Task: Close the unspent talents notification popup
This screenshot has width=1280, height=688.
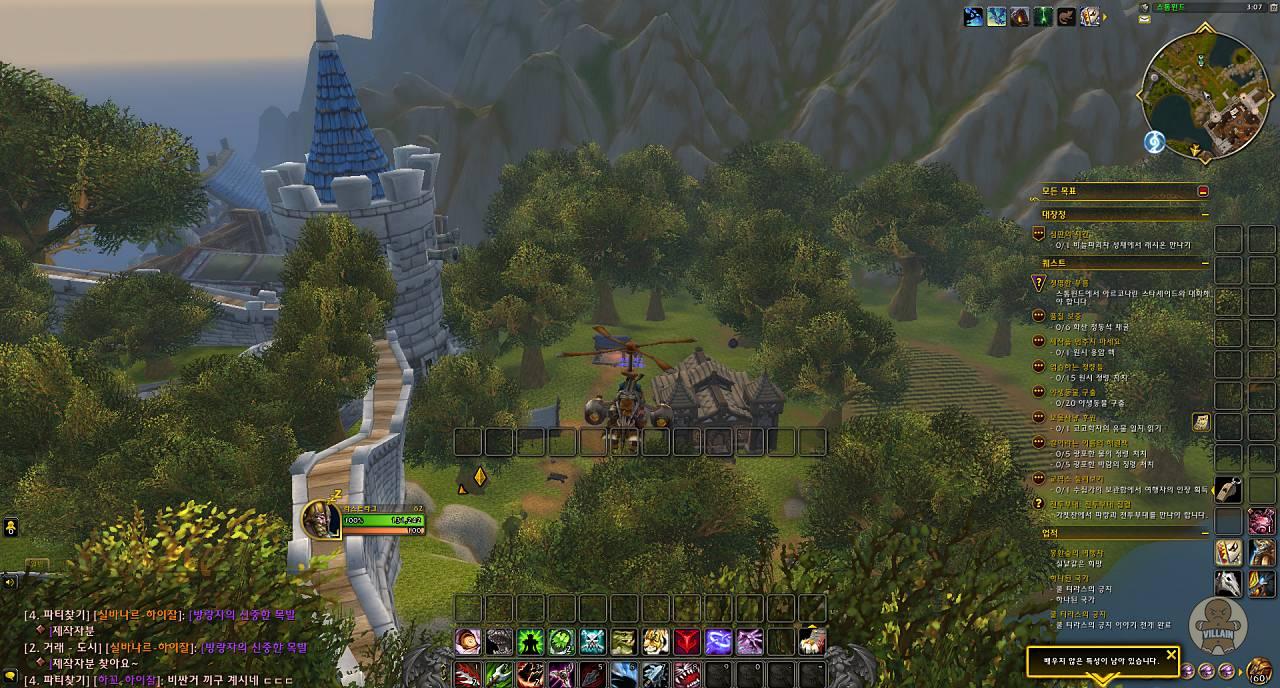Action: (x=1171, y=655)
